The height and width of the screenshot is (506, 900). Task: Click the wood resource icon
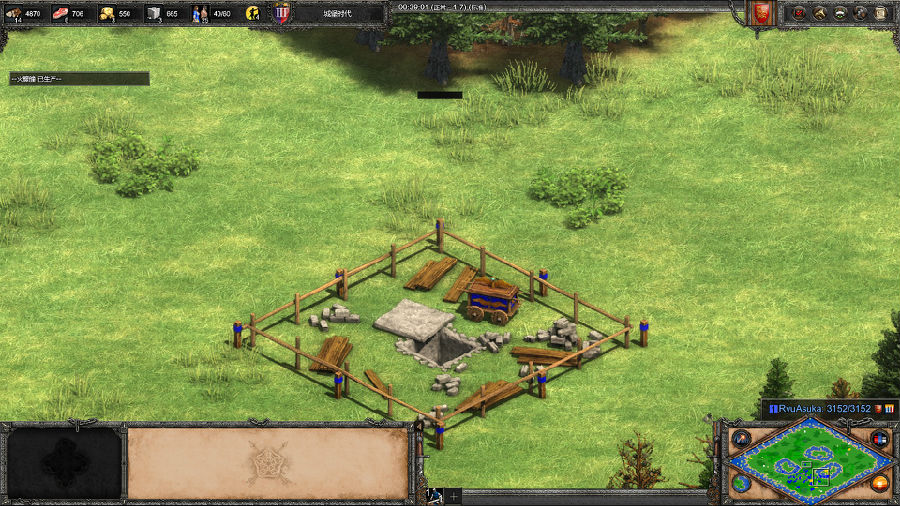point(14,13)
